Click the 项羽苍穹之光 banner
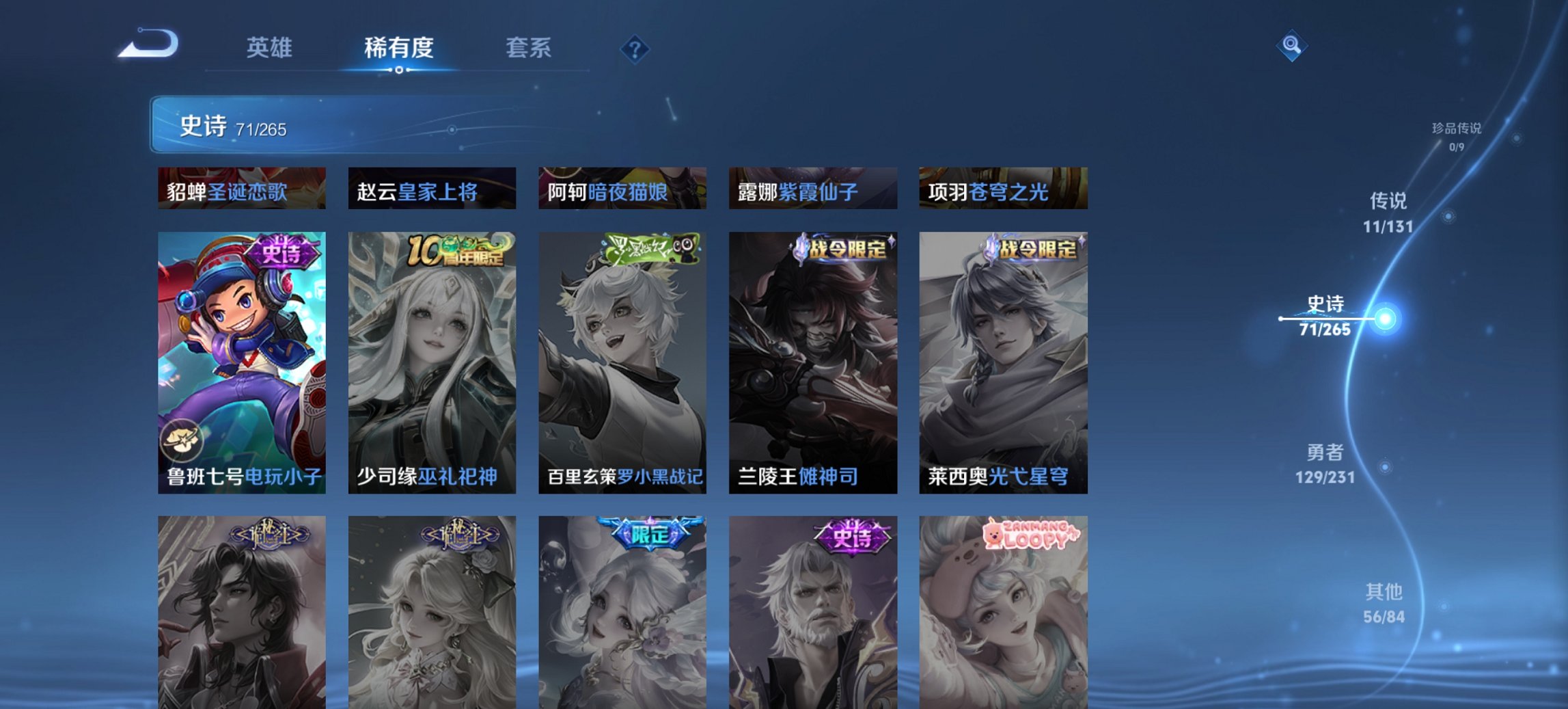 tap(1003, 191)
